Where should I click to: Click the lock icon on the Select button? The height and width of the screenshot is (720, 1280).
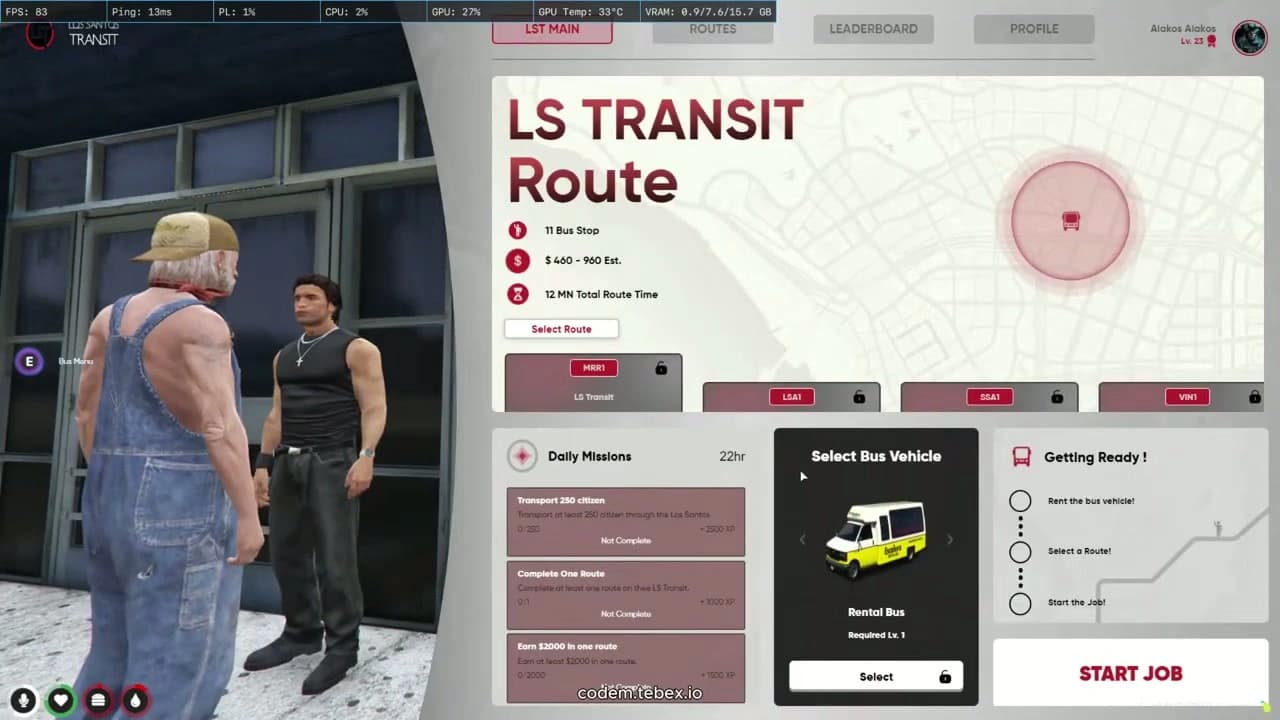point(945,676)
